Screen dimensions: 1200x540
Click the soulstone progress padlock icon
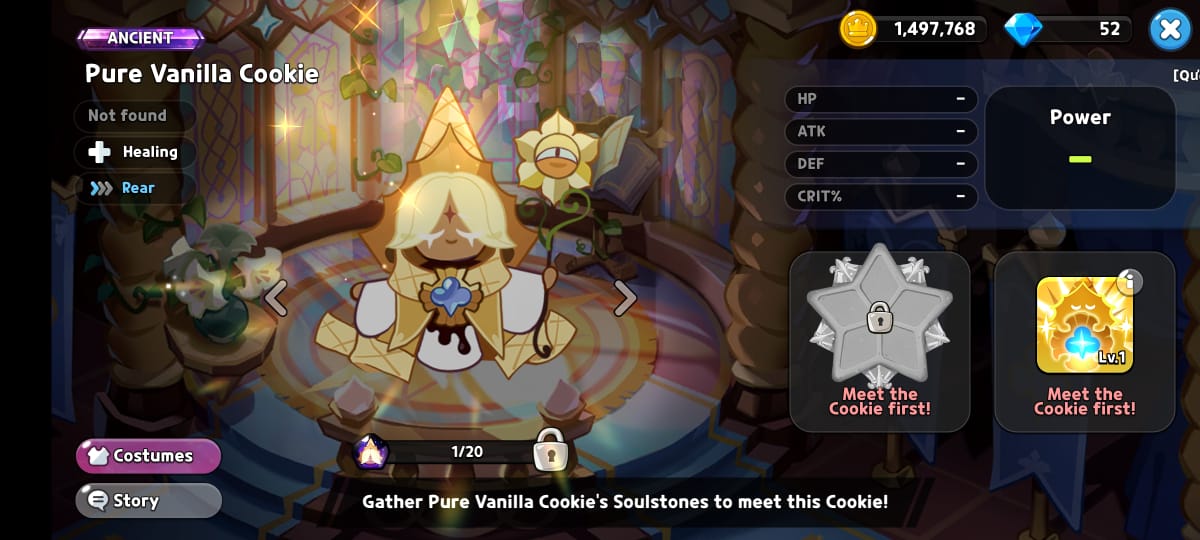550,450
